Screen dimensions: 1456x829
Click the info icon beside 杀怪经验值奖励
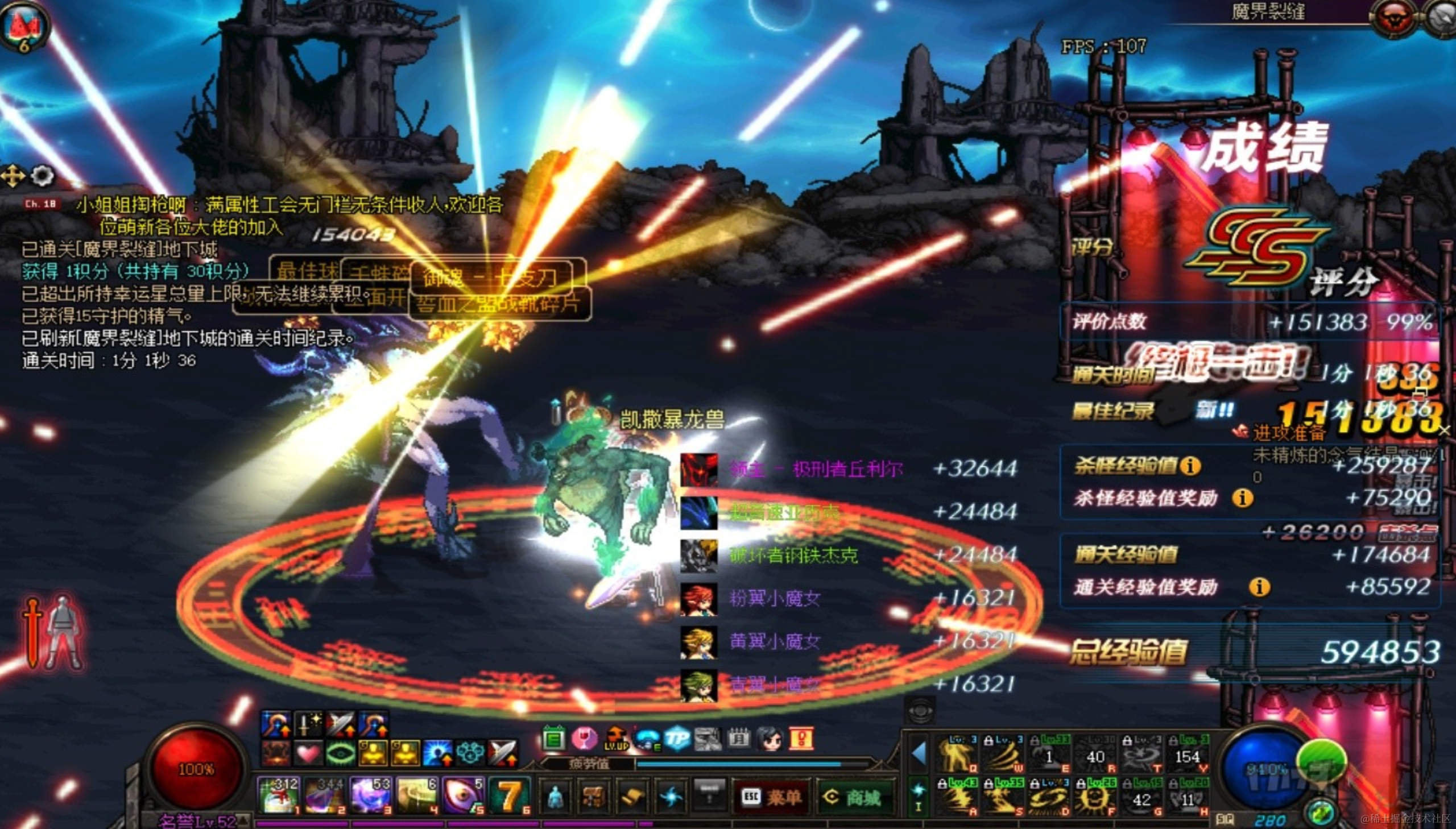[1242, 498]
